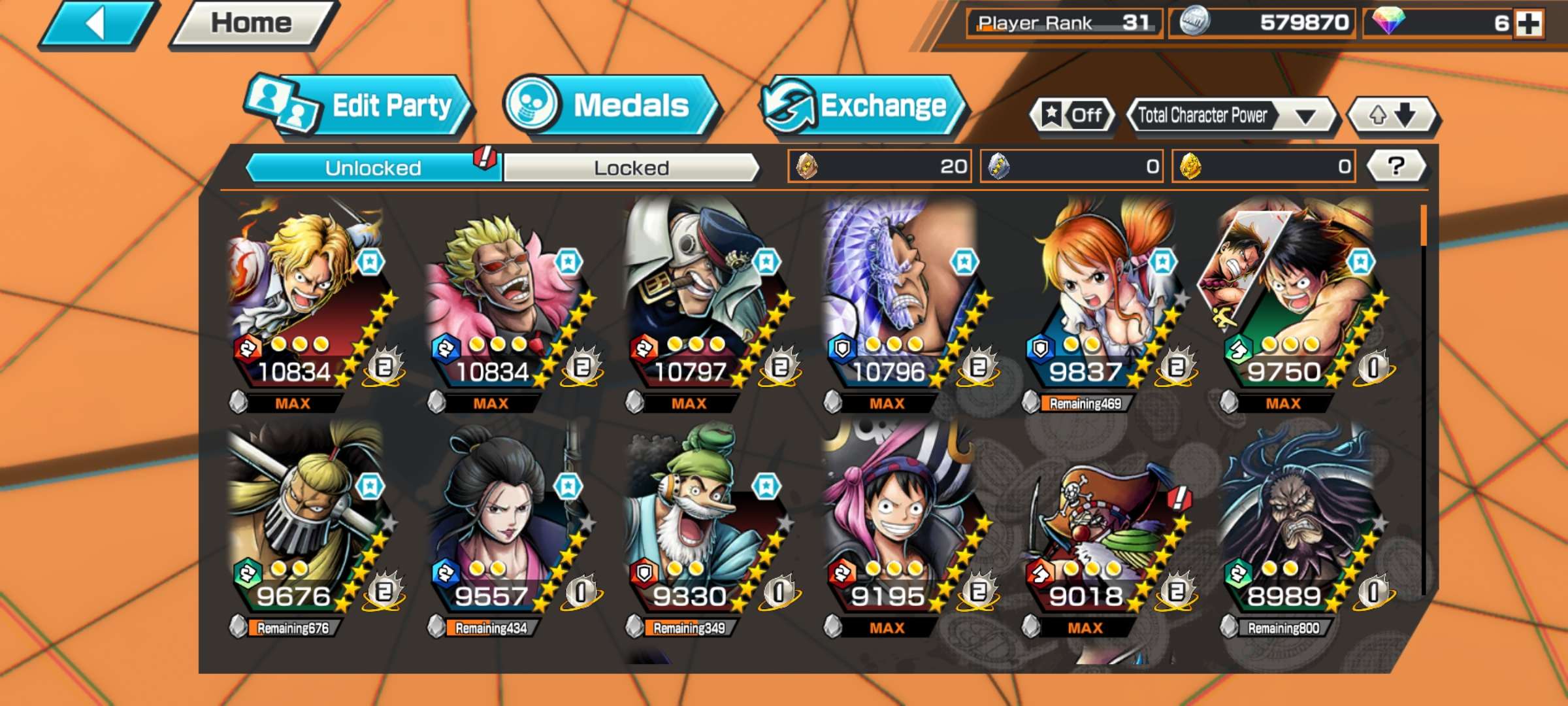The height and width of the screenshot is (706, 1568).
Task: Switch to the Locked characters tab
Action: tap(631, 168)
